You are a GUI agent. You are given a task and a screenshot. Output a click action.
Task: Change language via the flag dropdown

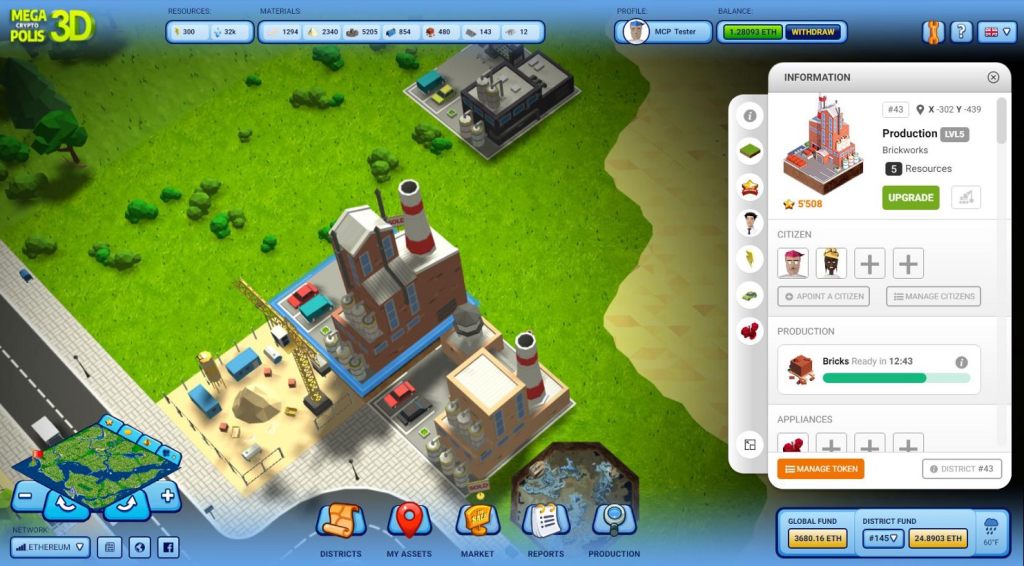(995, 32)
